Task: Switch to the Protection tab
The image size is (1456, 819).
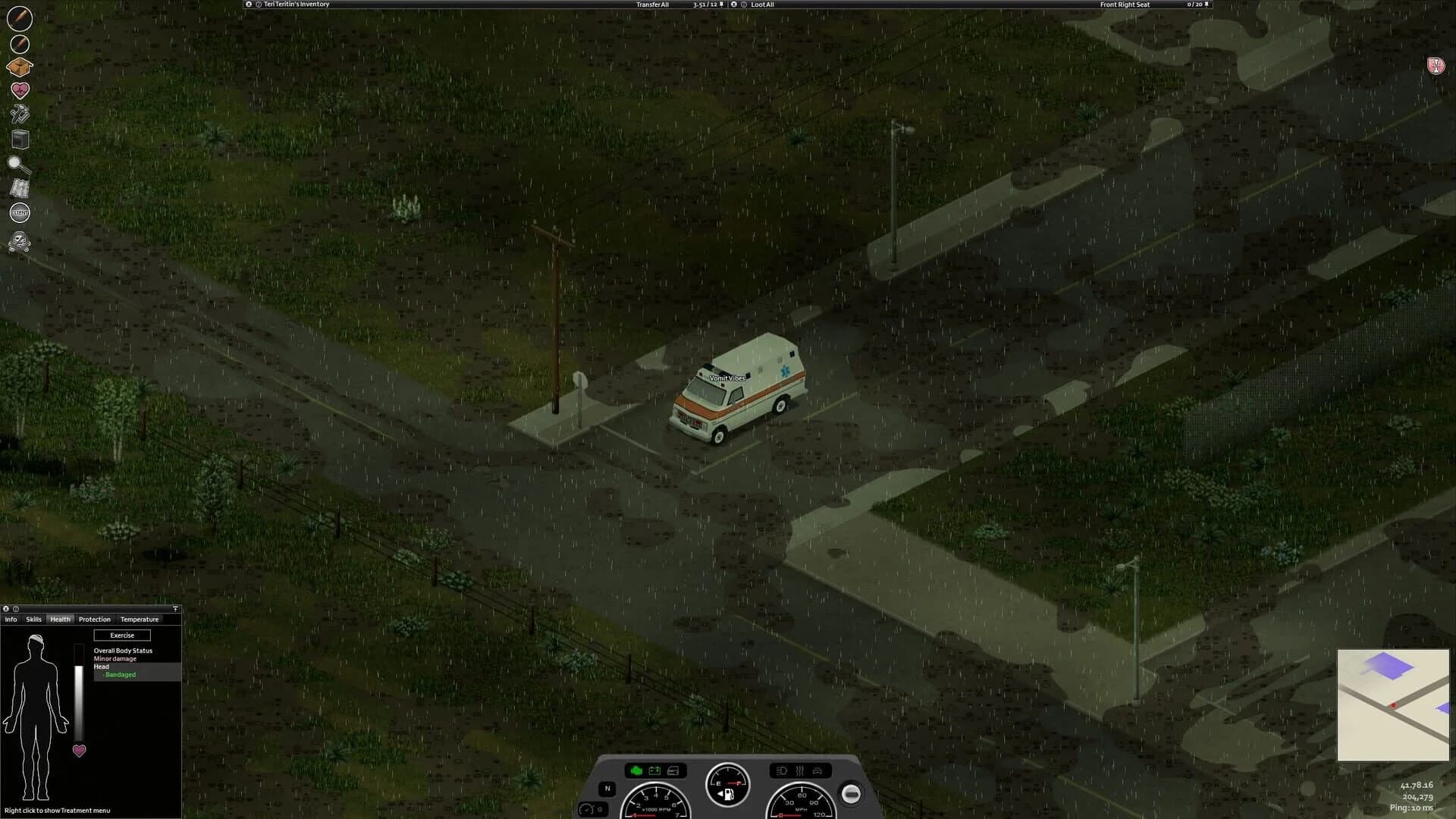Action: pos(94,619)
